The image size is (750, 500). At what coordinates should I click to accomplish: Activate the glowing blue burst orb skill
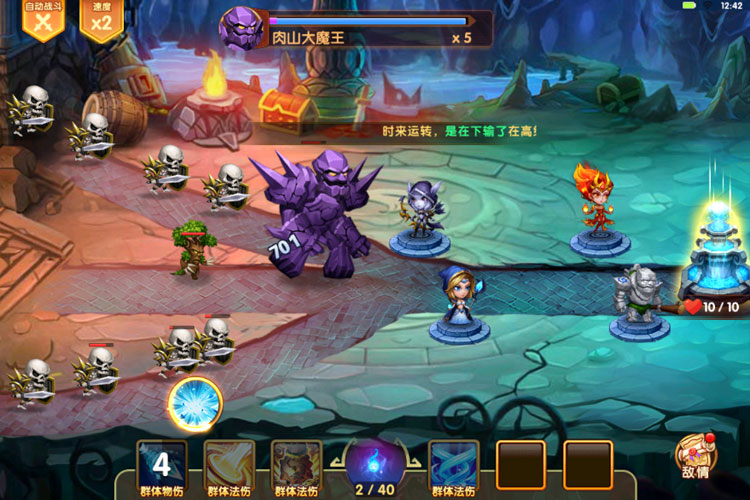coord(195,404)
